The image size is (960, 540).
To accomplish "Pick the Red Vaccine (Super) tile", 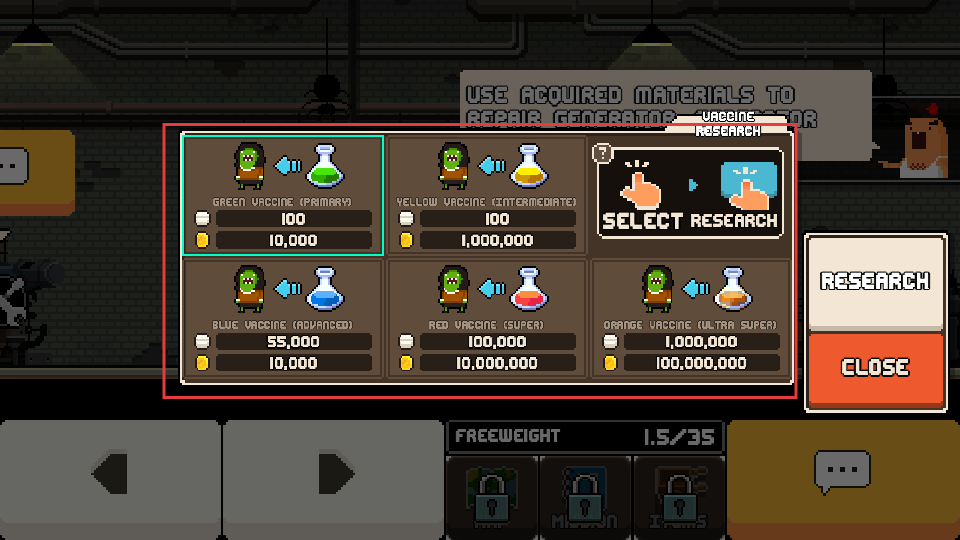I will [x=487, y=318].
